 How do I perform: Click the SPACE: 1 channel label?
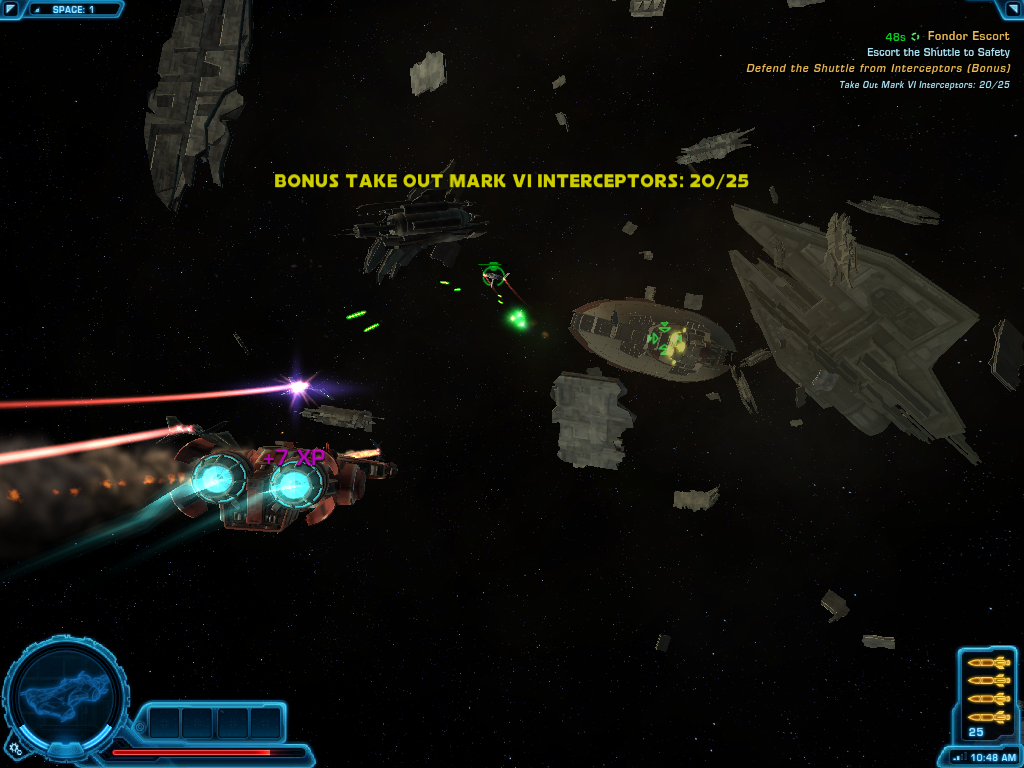pos(73,9)
